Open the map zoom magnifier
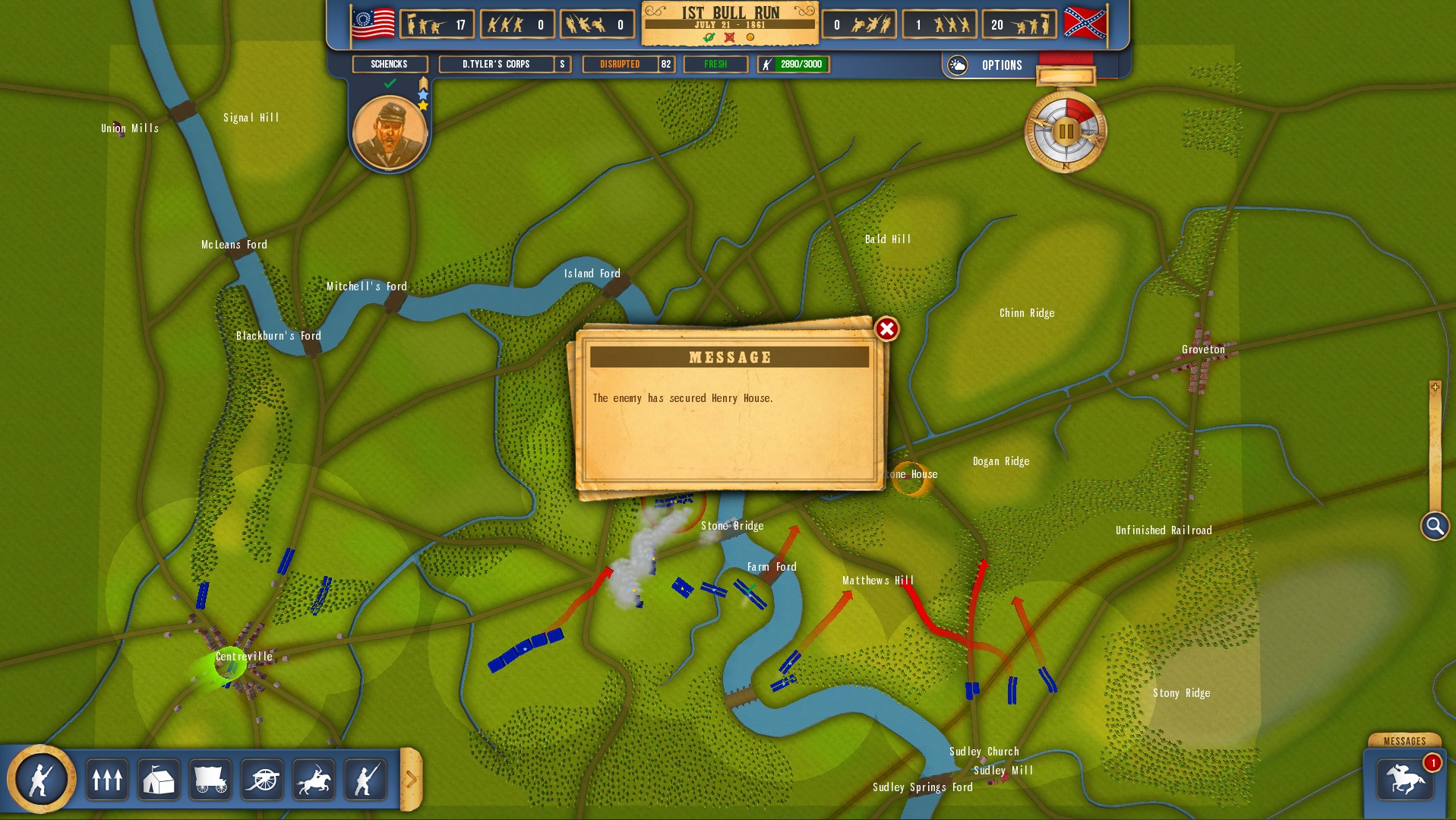Viewport: 1456px width, 820px height. [1434, 524]
